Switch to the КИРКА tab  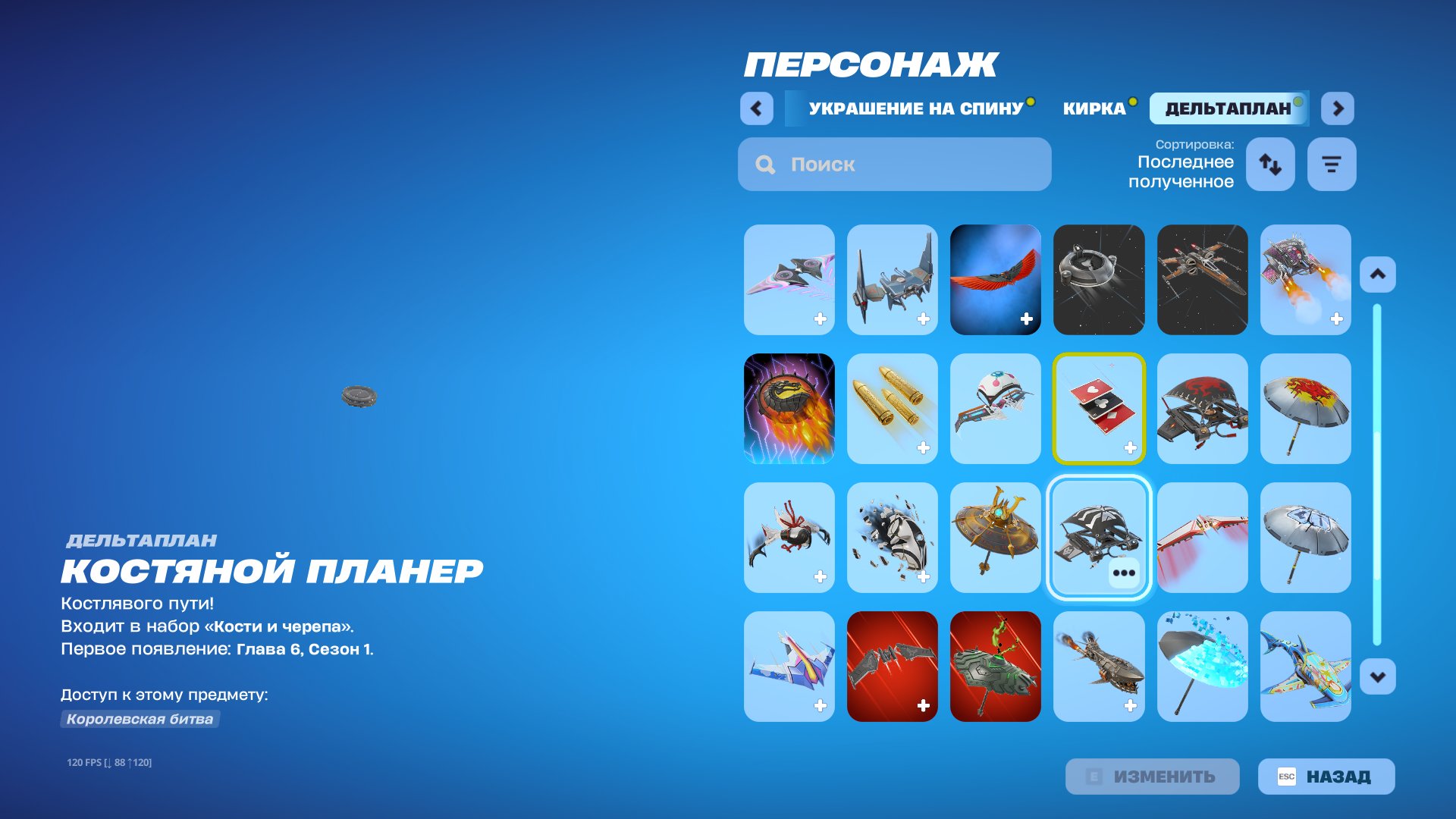click(x=1096, y=108)
